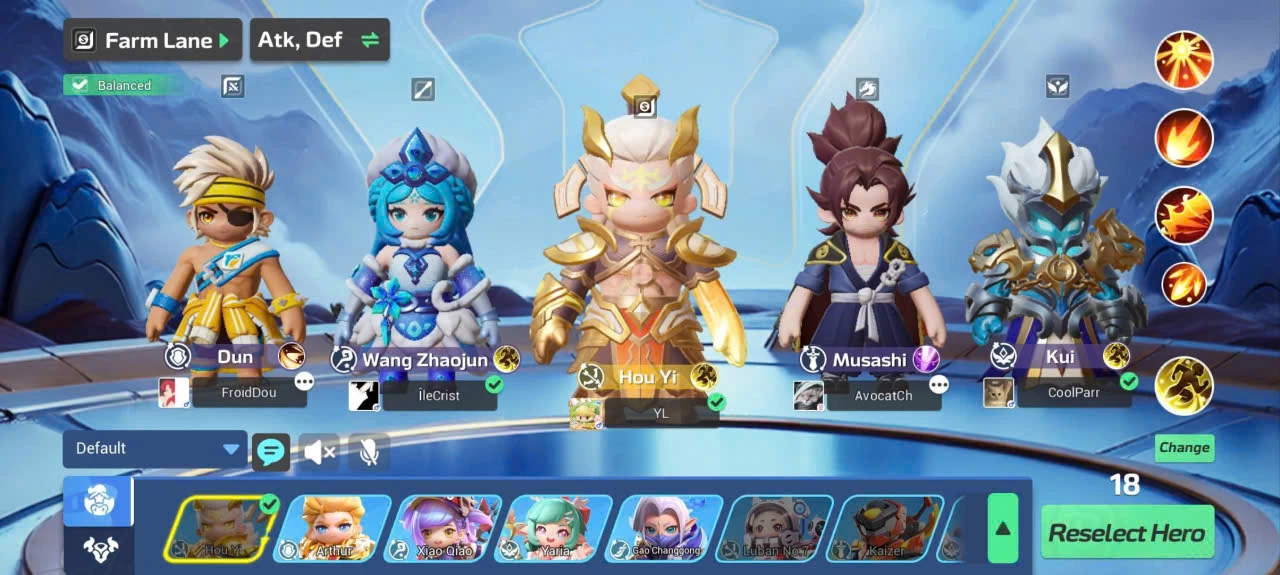The width and height of the screenshot is (1280, 575).
Task: Switch to the hero face tab
Action: point(98,501)
